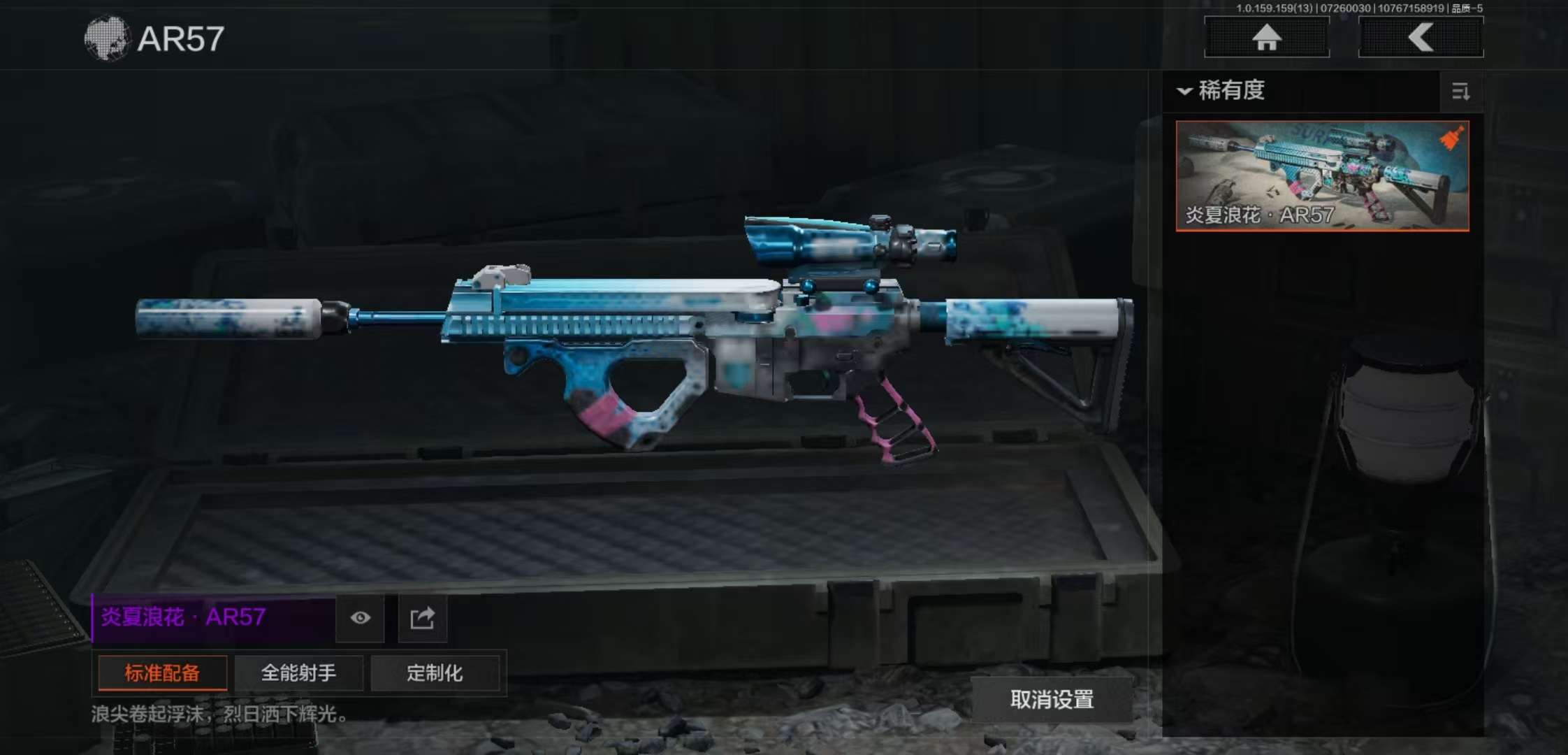Toggle the sort order icon
The image size is (1568, 755).
[x=1460, y=92]
